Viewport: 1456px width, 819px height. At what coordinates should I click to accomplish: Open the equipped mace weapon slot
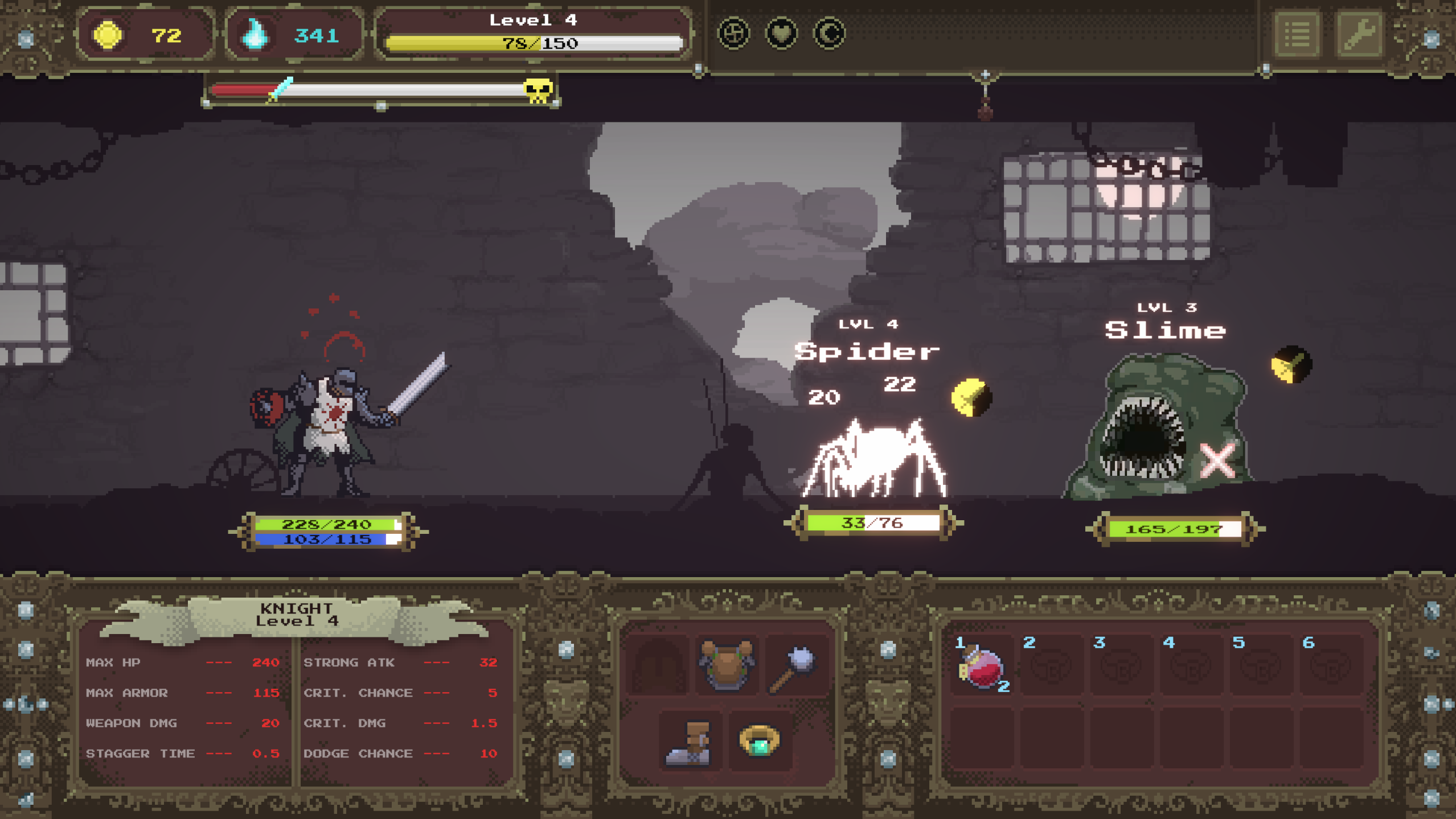coord(792,664)
